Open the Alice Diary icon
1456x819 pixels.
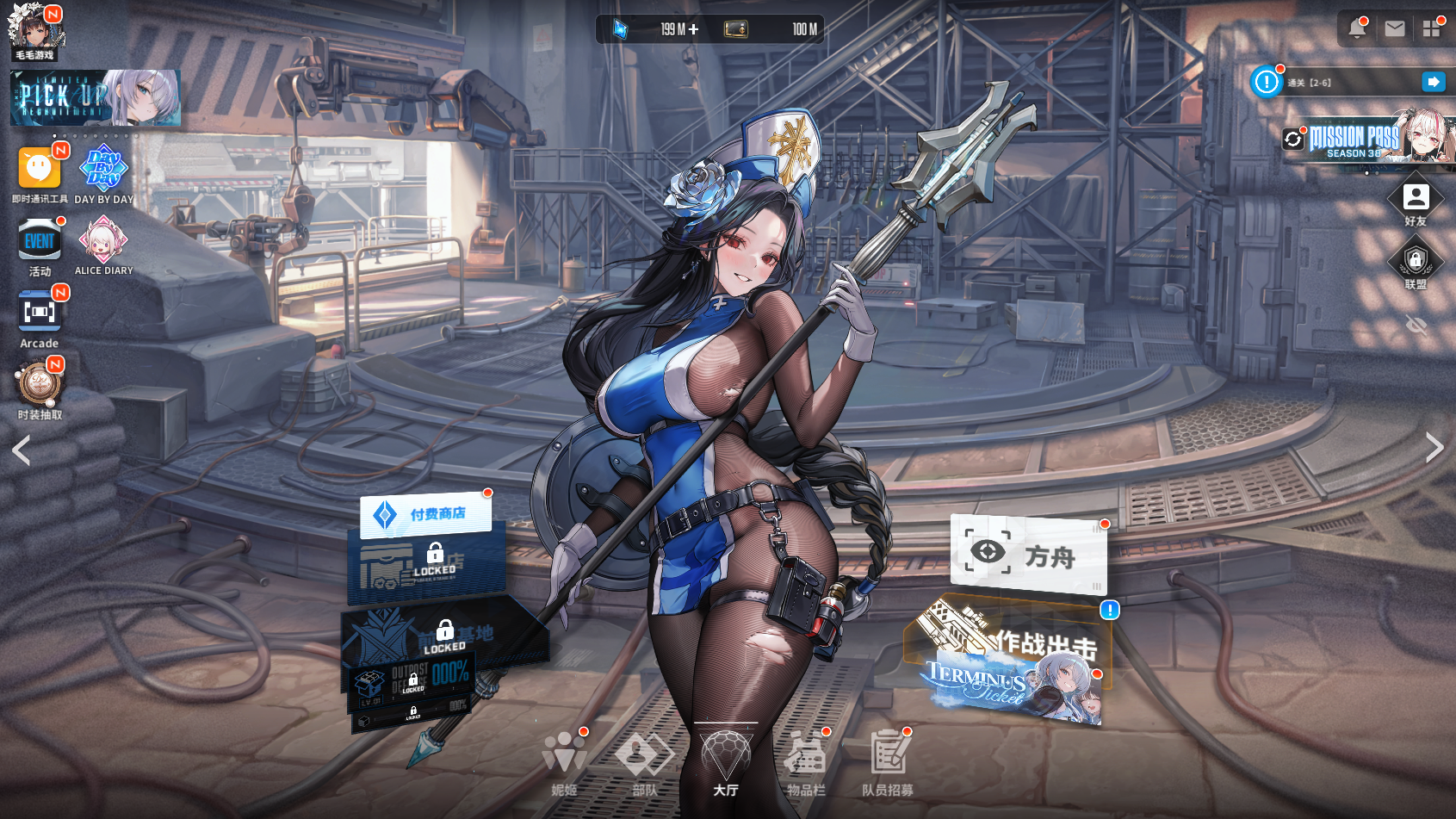pyautogui.click(x=103, y=240)
